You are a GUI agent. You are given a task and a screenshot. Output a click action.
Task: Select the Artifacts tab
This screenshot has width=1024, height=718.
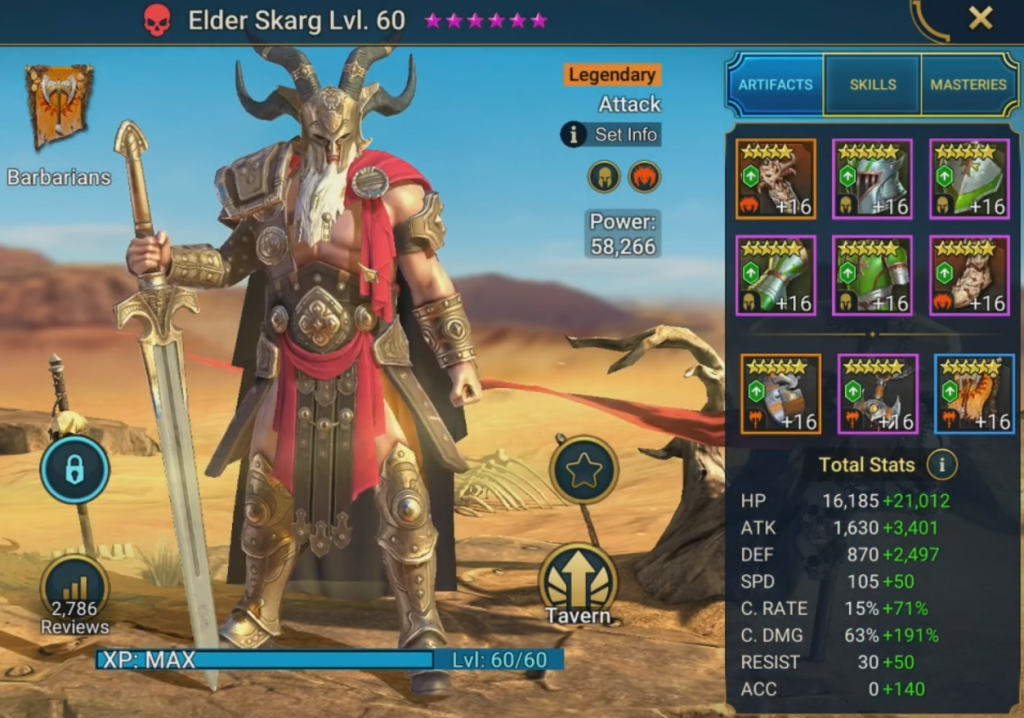(x=775, y=85)
